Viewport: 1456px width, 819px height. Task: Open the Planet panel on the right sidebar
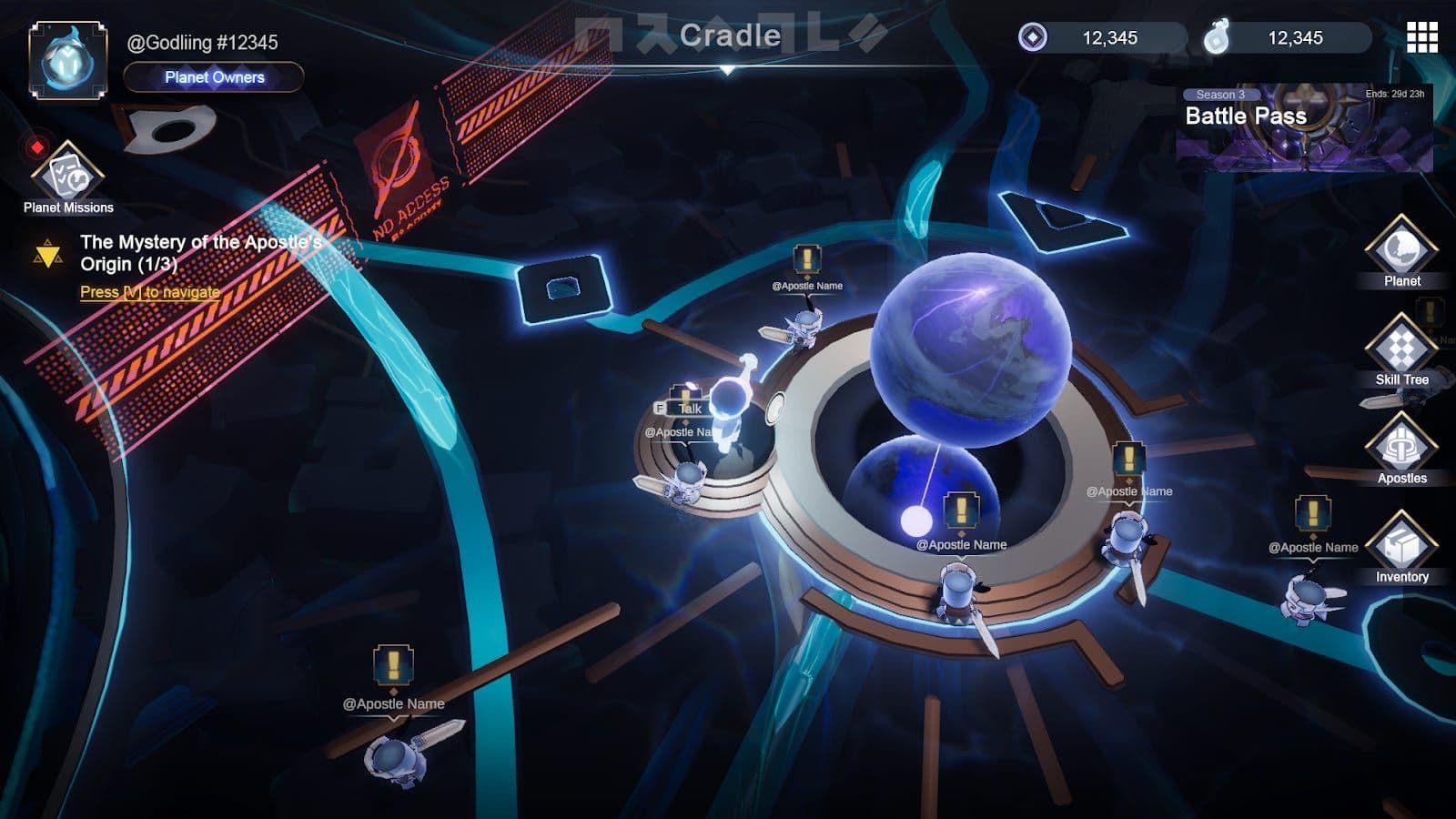[x=1402, y=258]
